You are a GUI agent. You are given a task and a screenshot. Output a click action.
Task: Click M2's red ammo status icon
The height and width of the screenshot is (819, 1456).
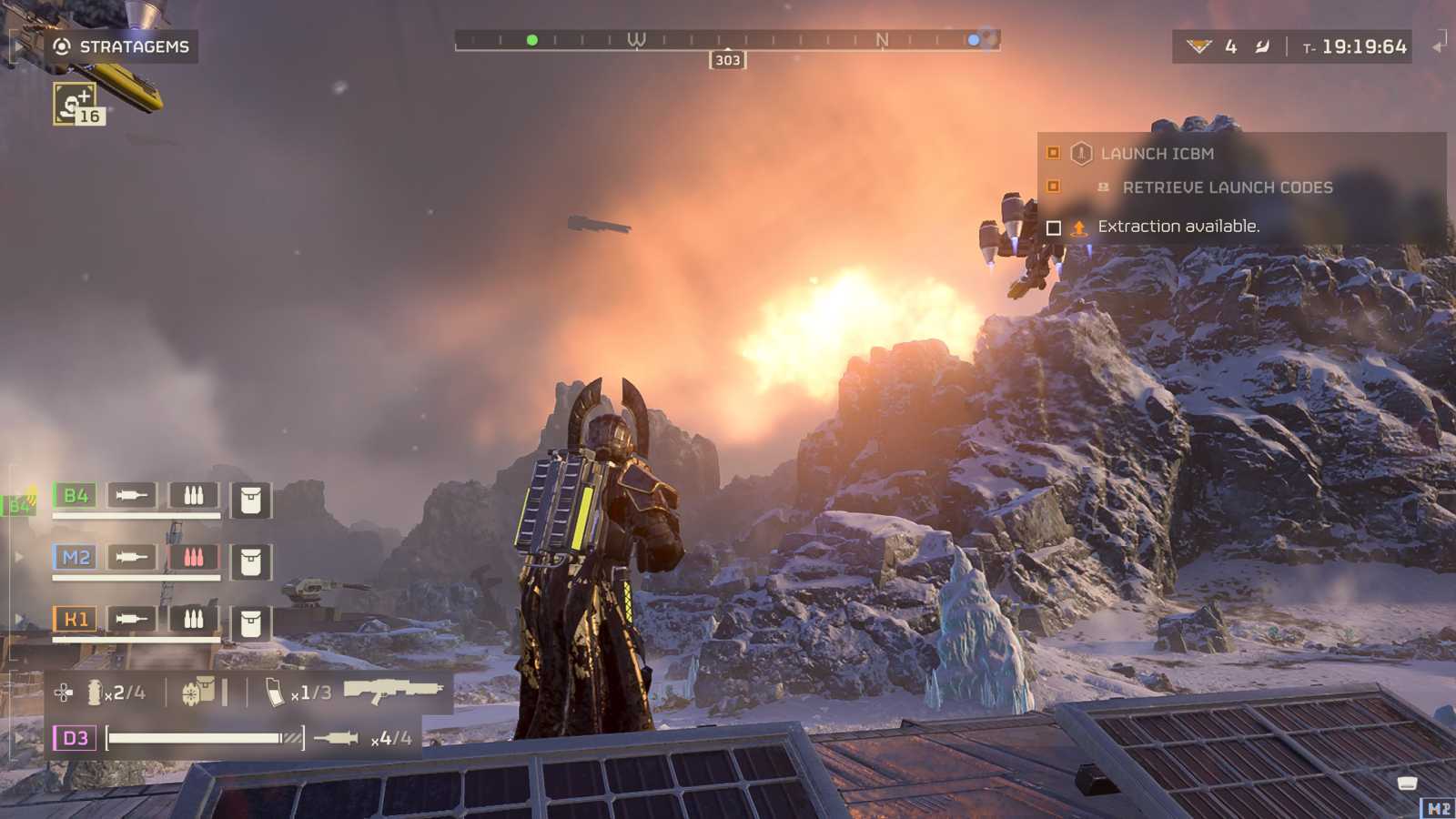click(x=193, y=557)
